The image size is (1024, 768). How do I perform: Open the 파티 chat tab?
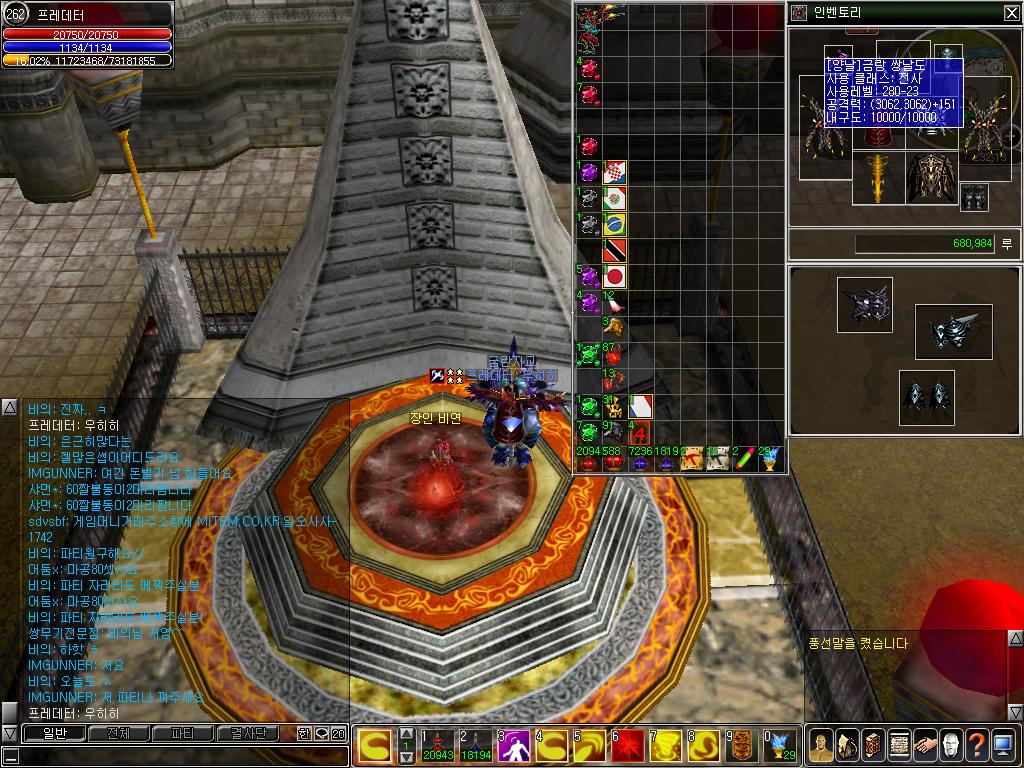(x=182, y=734)
